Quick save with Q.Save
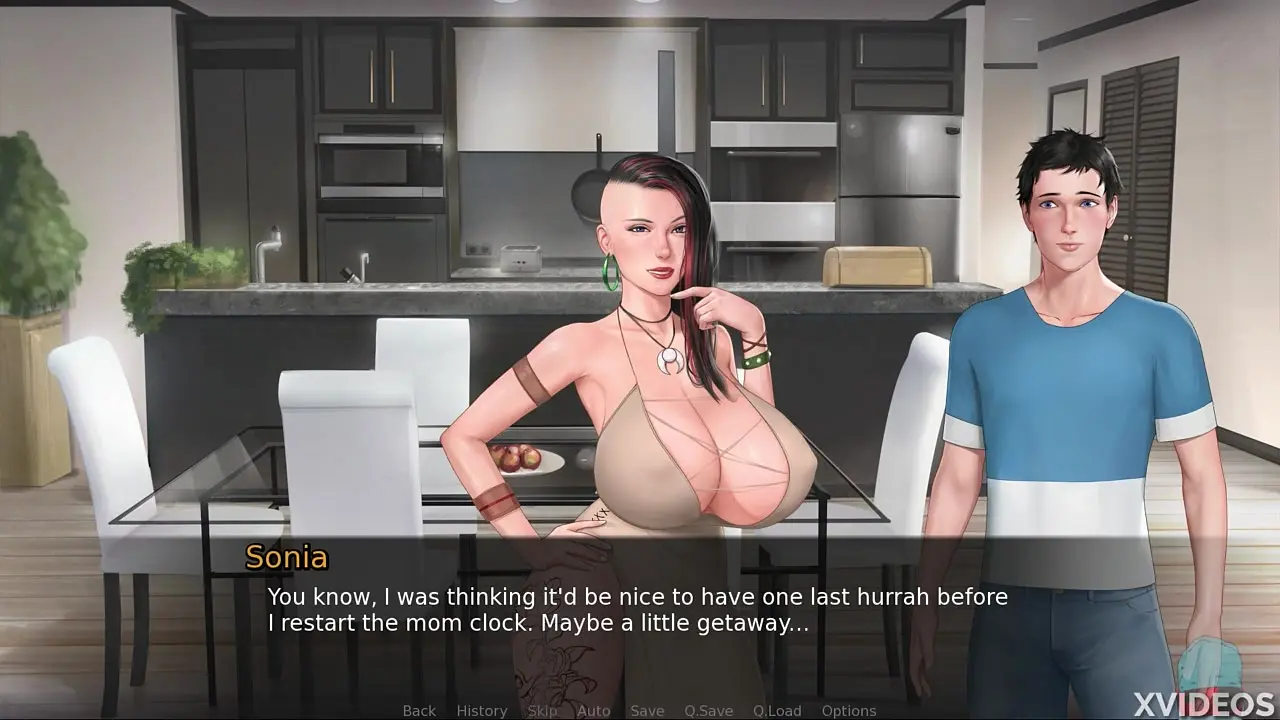 (x=709, y=710)
